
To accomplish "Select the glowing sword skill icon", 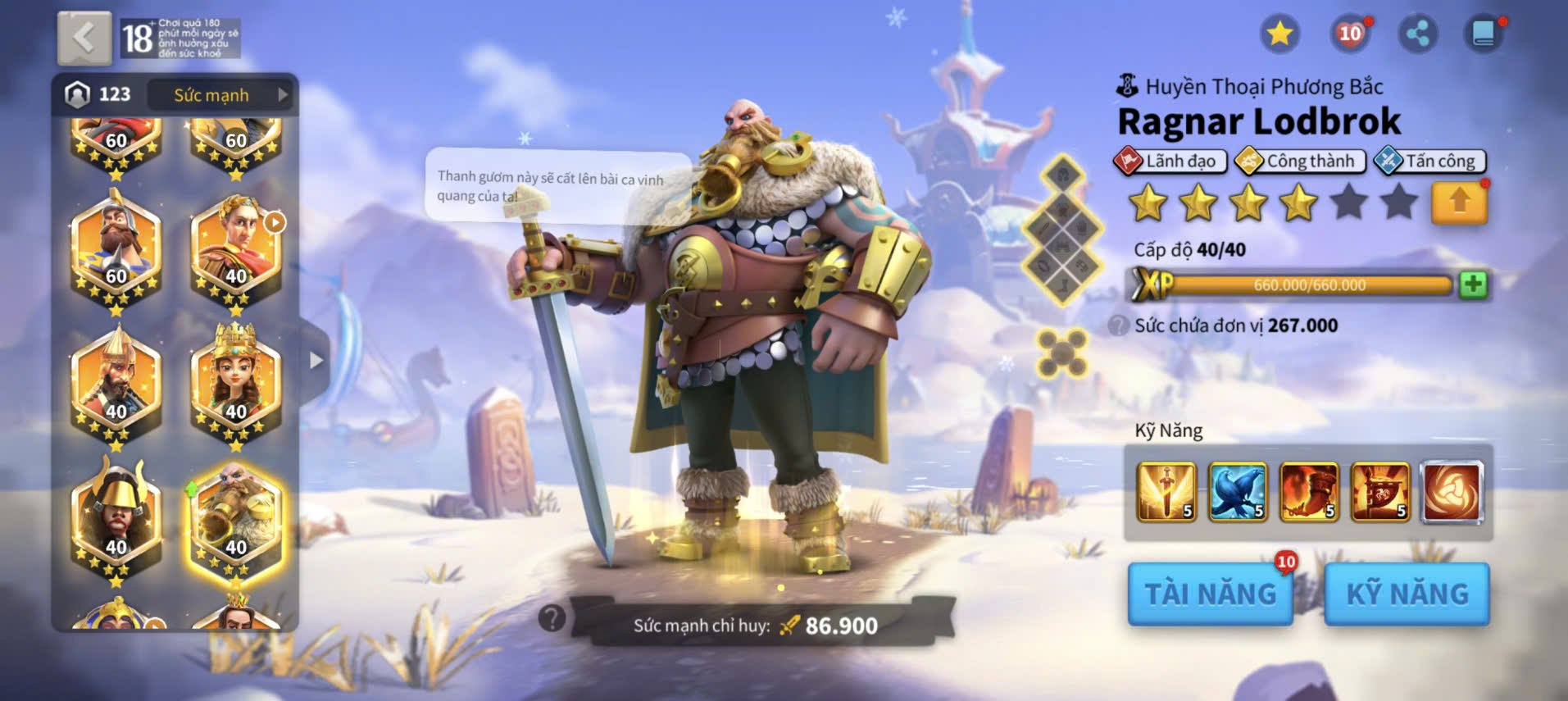I will click(1166, 492).
